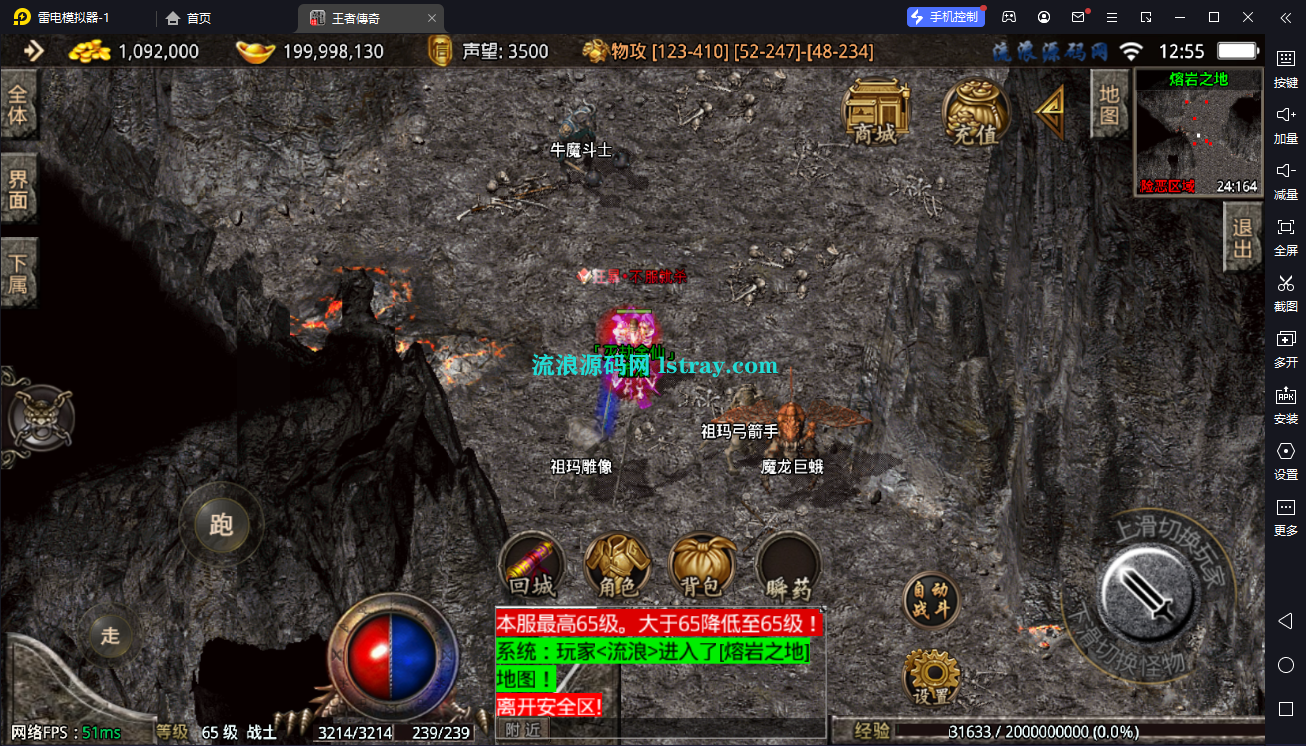
Task: Open the 设置 gear settings
Action: [x=931, y=677]
